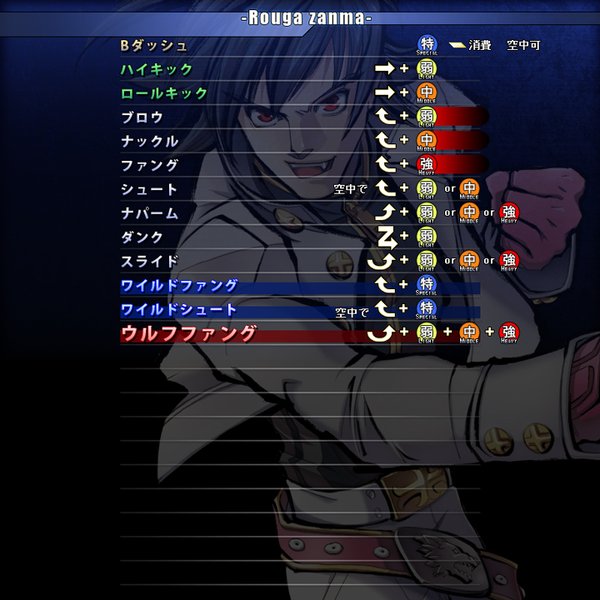
Task: Pick the スライド command row
Action: coord(149,261)
